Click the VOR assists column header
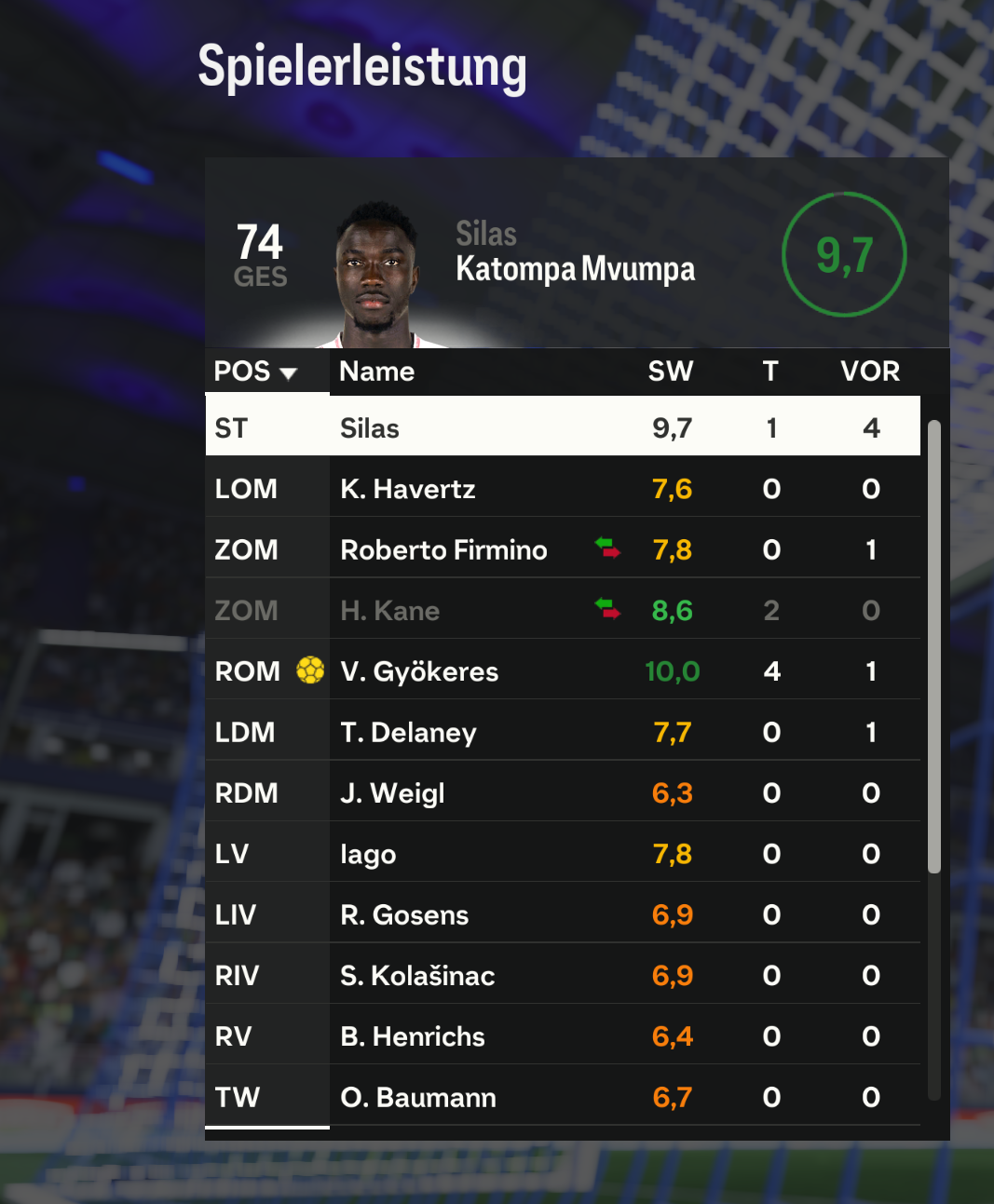Screen dimensions: 994x1204 pyautogui.click(x=870, y=372)
